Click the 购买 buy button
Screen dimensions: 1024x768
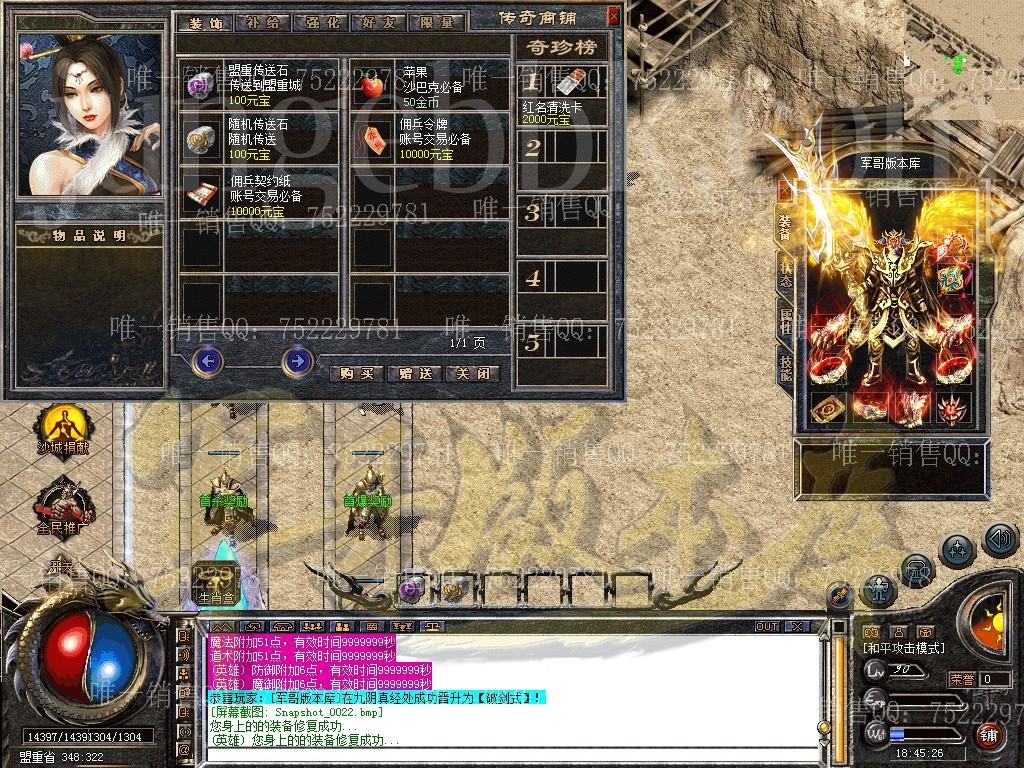pyautogui.click(x=356, y=373)
